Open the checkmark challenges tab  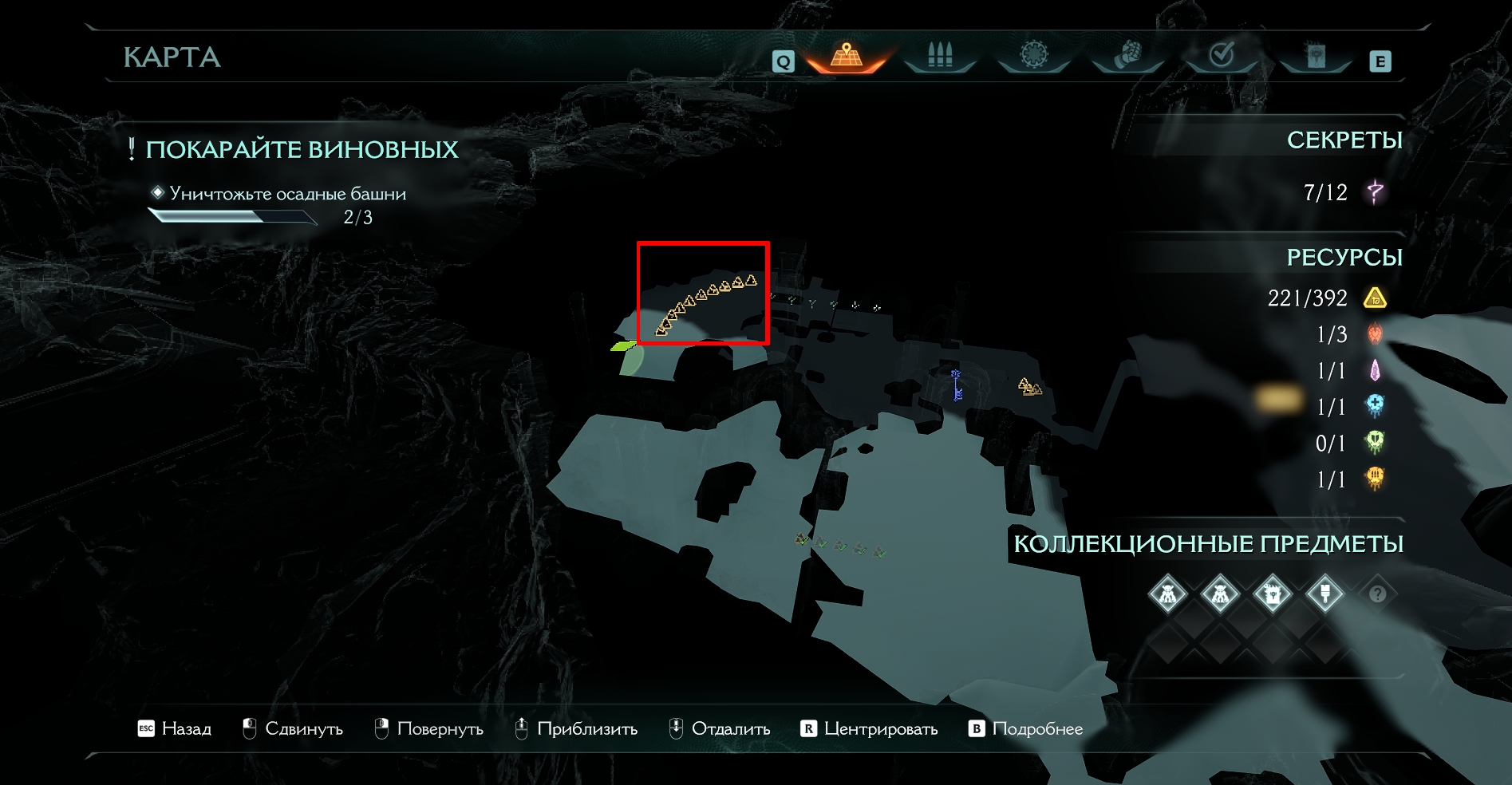coord(1221,56)
